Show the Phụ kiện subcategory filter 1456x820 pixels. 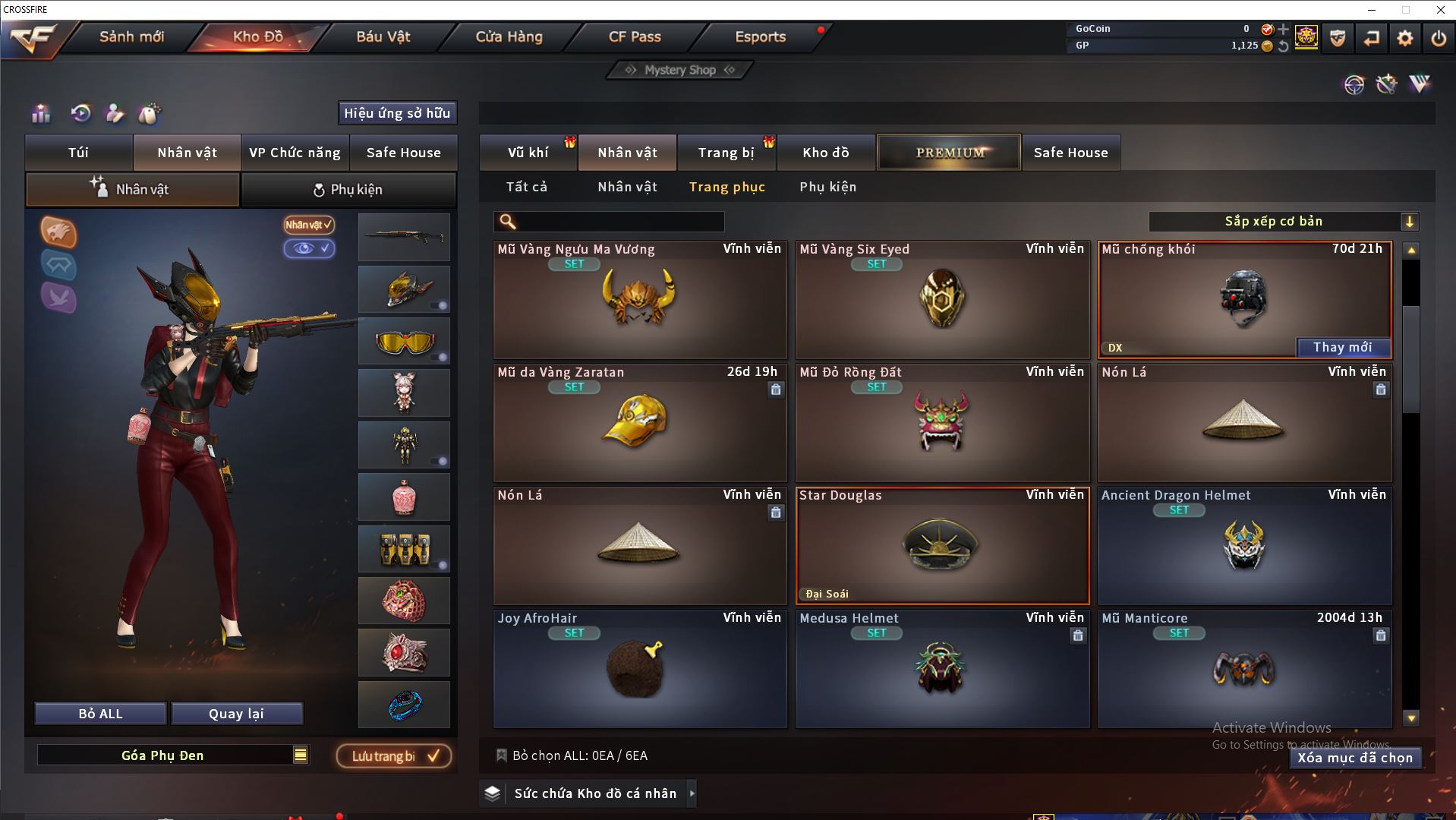click(827, 187)
